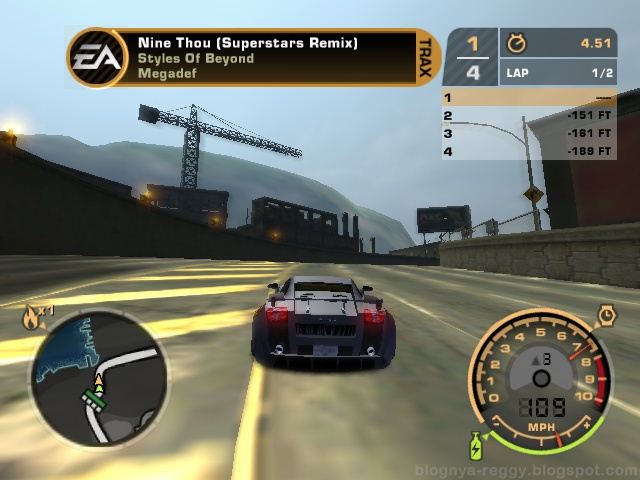Click the lap timer stopwatch icon
This screenshot has height=480, width=640.
(516, 44)
